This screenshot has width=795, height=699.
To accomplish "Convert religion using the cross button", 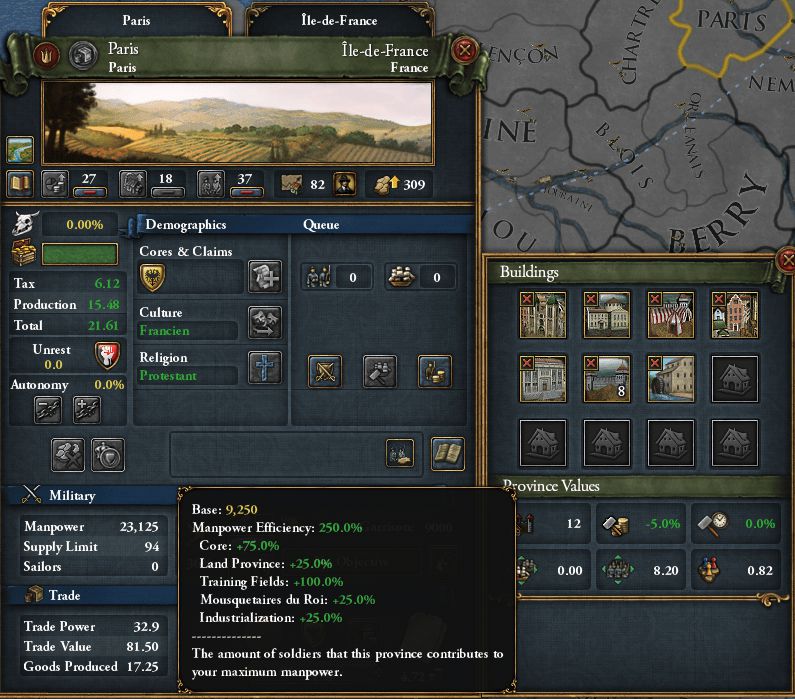I will click(x=264, y=367).
